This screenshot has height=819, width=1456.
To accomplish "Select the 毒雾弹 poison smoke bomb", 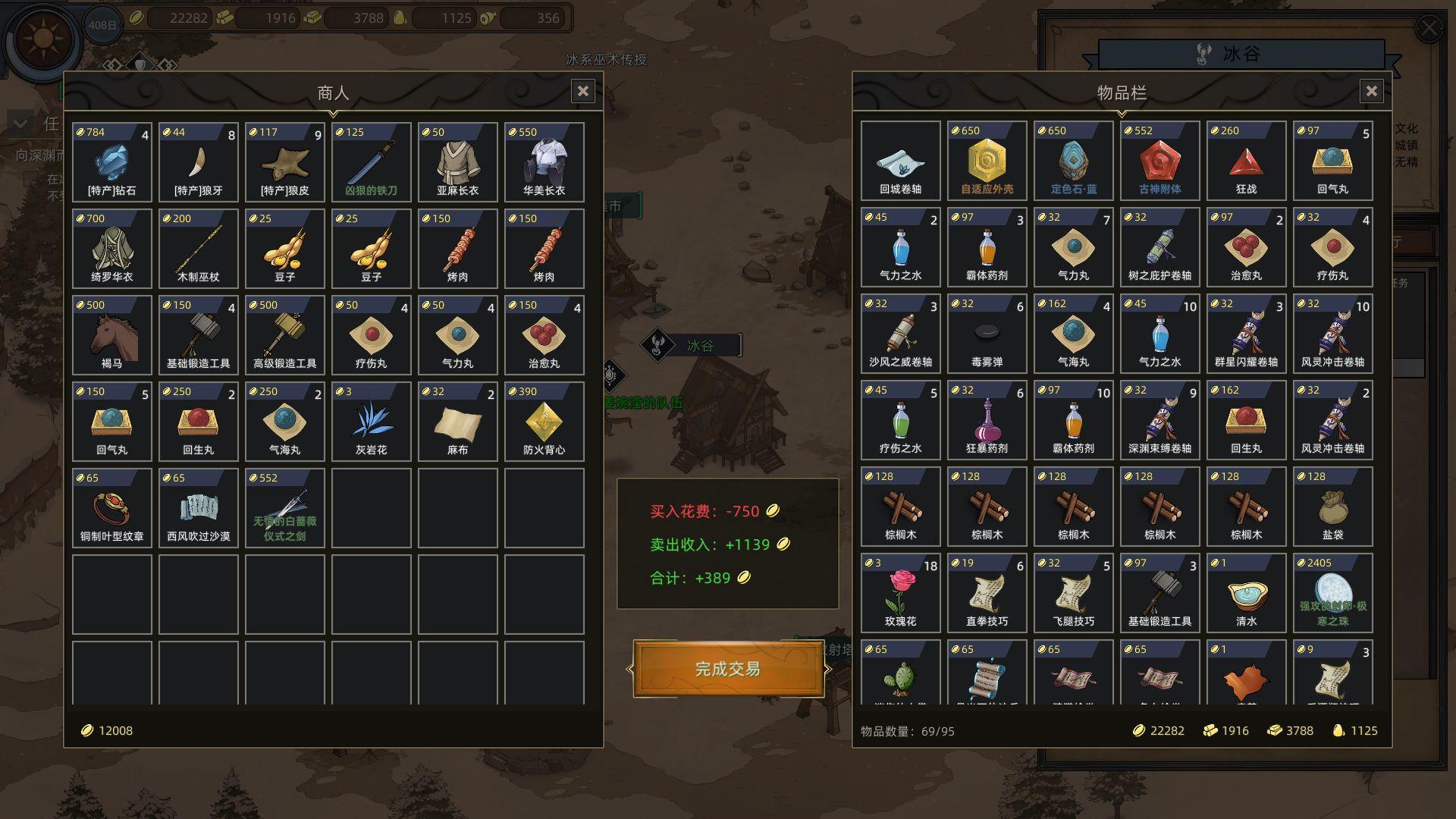I will click(x=986, y=334).
